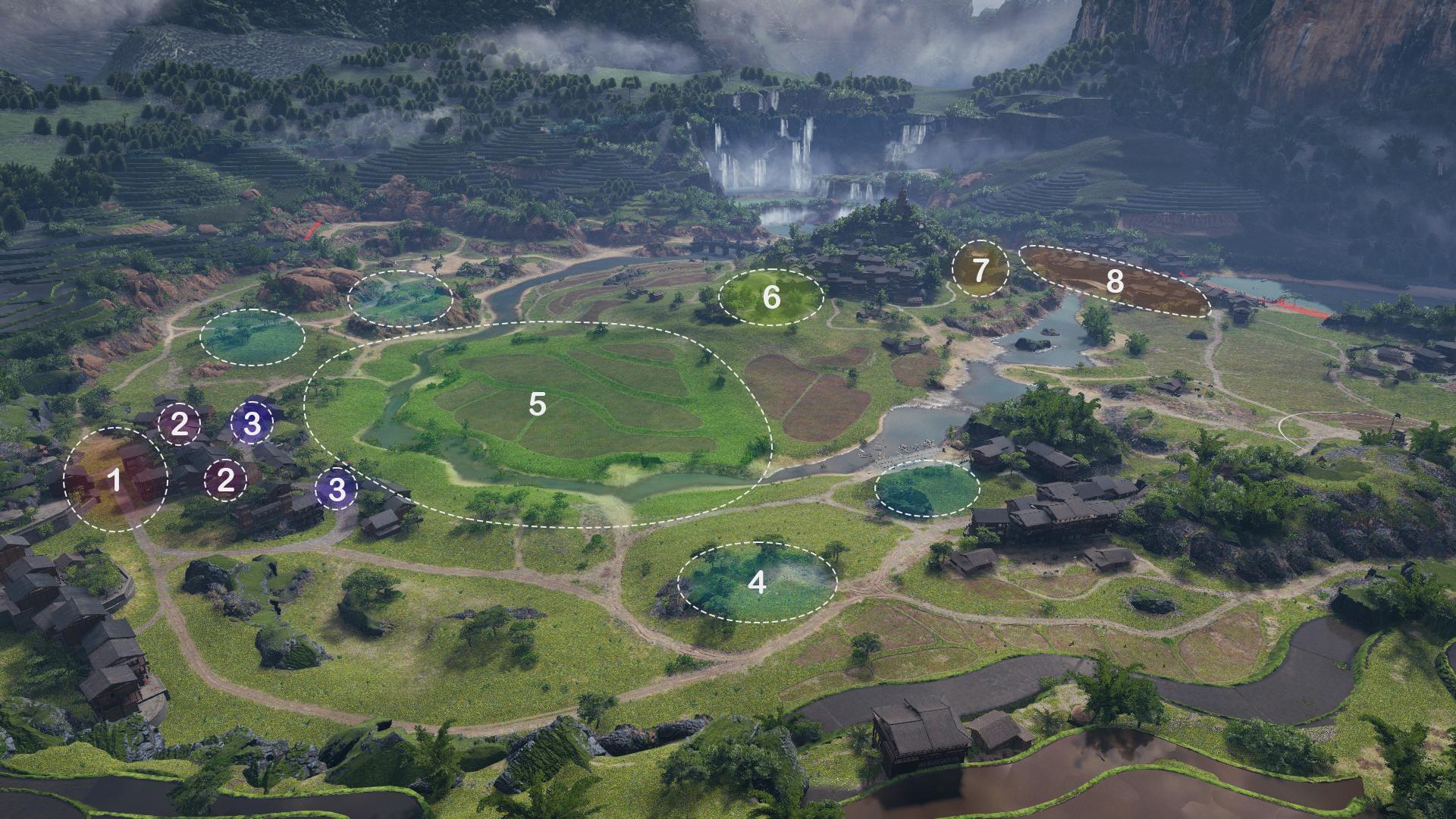1456x819 pixels.
Task: Select the red zone marker numbered 1
Action: (x=115, y=480)
